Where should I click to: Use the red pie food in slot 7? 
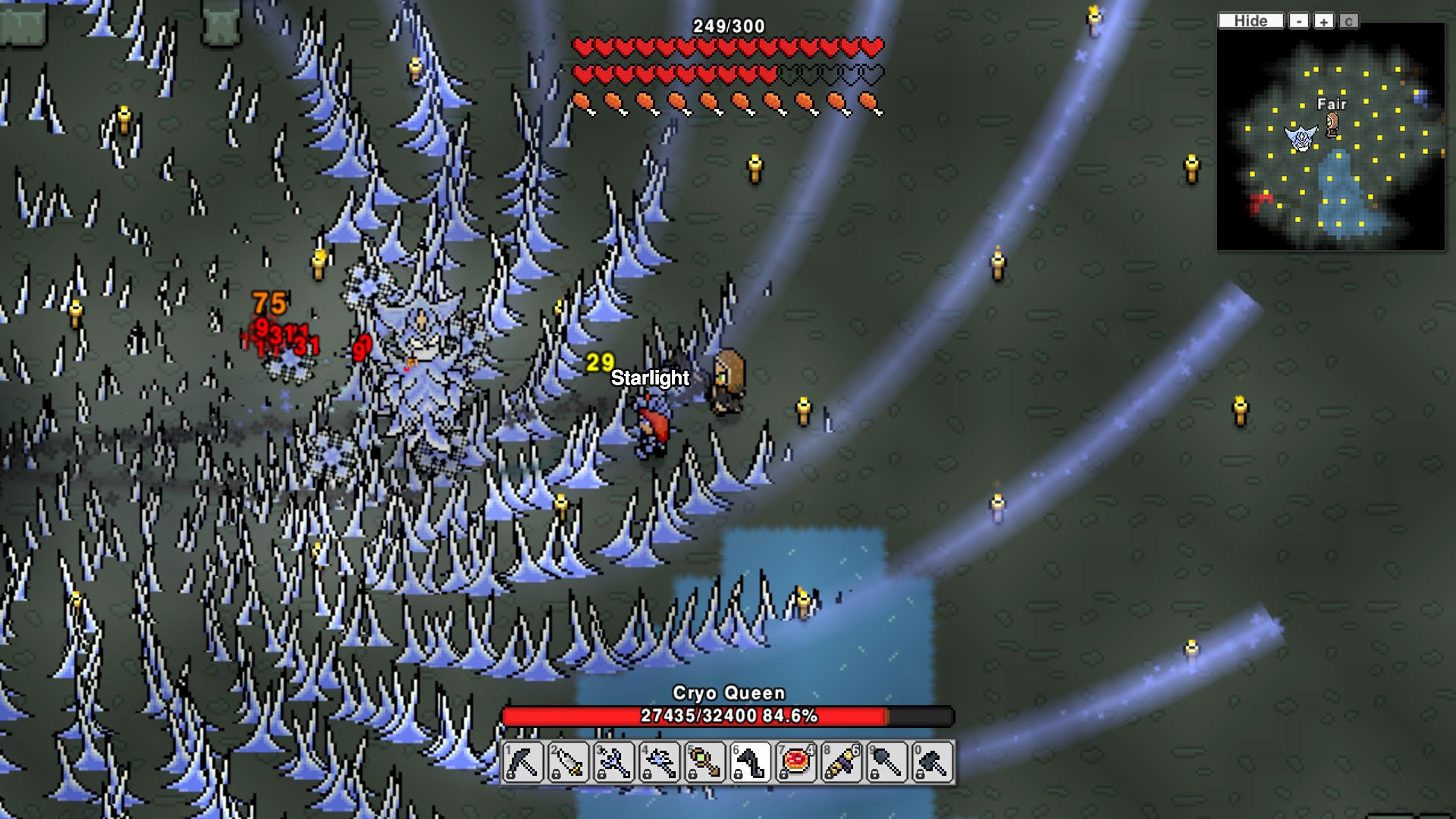coord(796,761)
